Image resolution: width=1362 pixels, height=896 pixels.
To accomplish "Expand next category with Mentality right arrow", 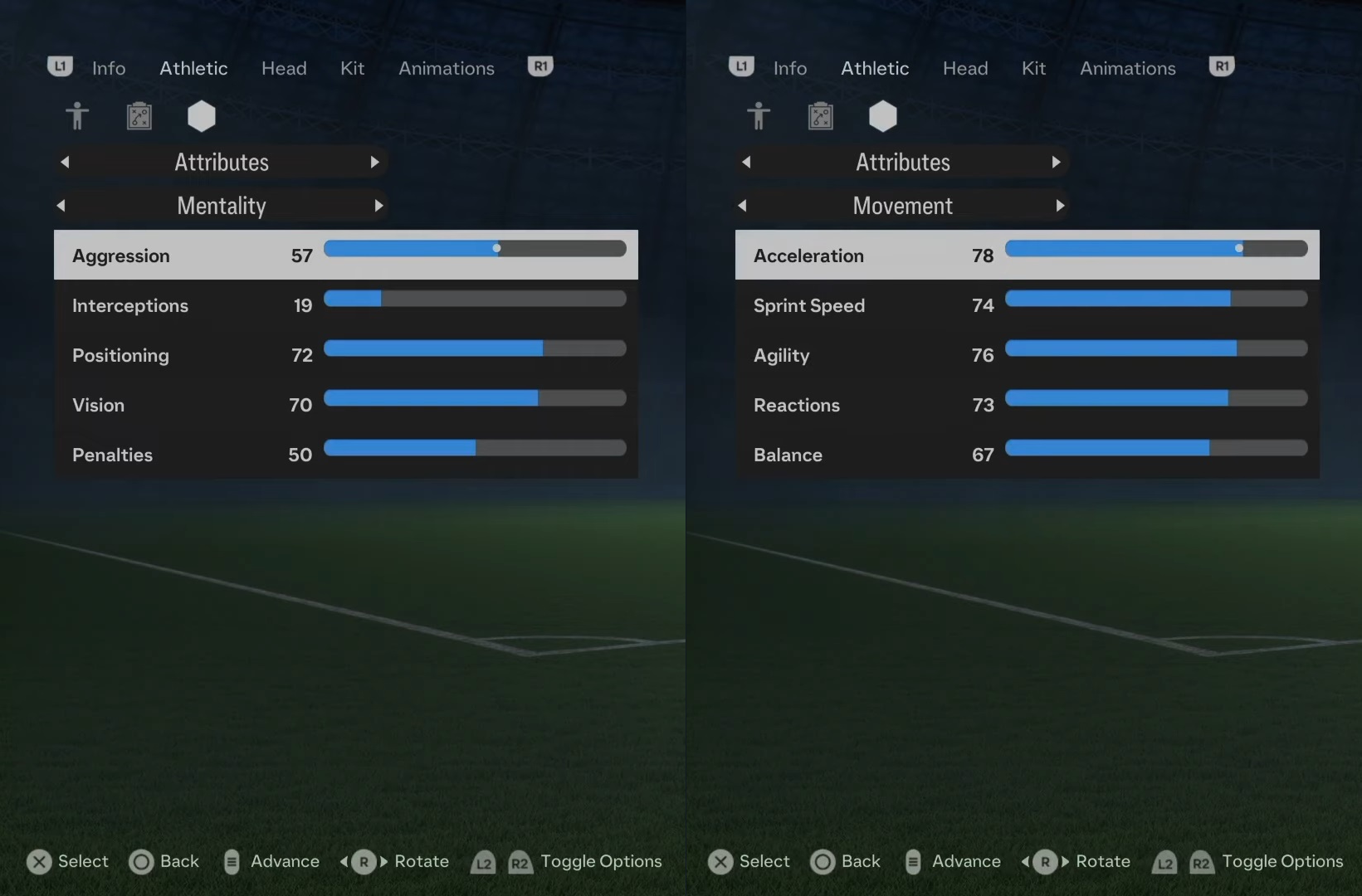I will (x=379, y=206).
